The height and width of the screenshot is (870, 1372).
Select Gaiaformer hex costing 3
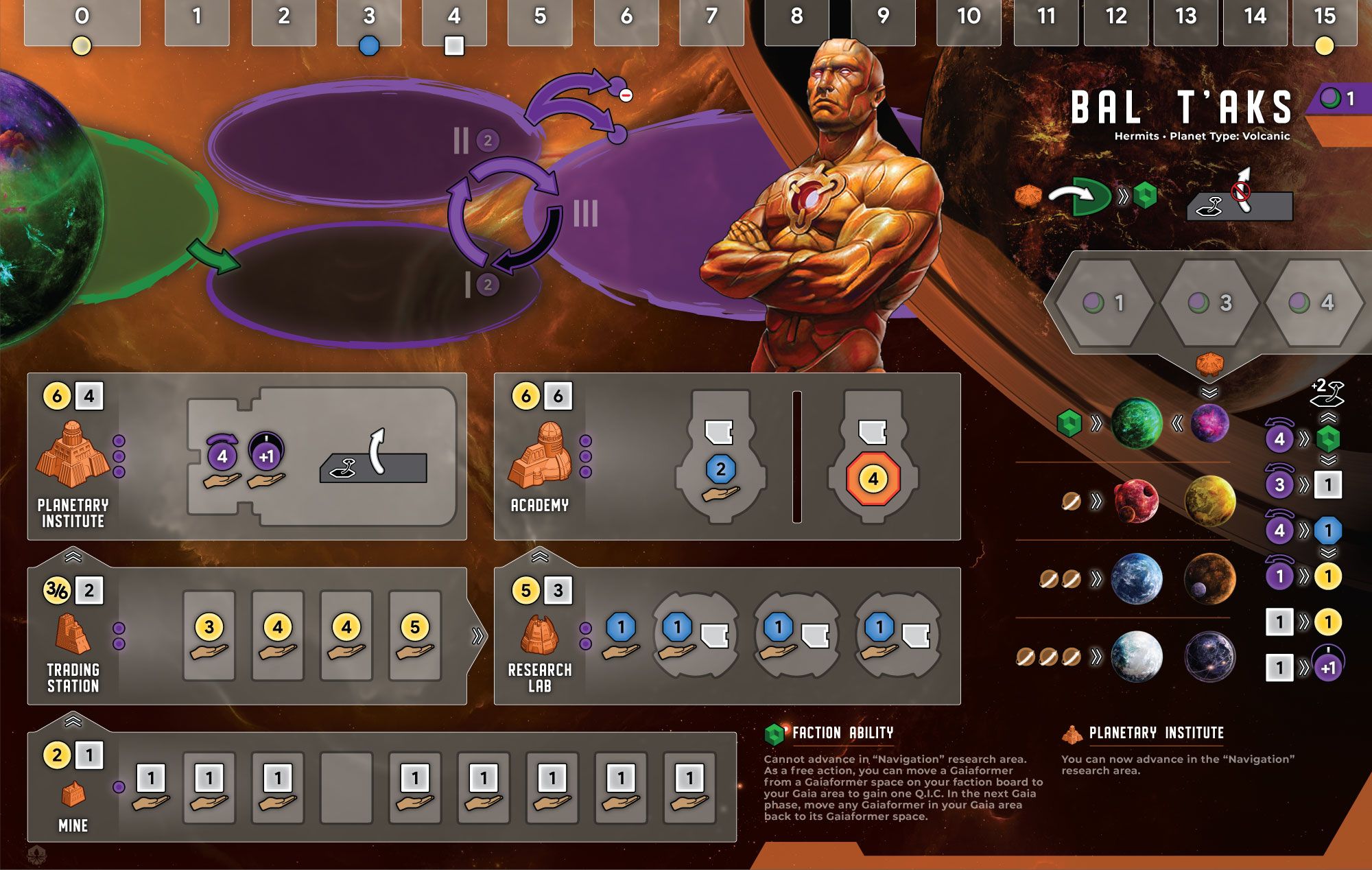pos(1210,303)
